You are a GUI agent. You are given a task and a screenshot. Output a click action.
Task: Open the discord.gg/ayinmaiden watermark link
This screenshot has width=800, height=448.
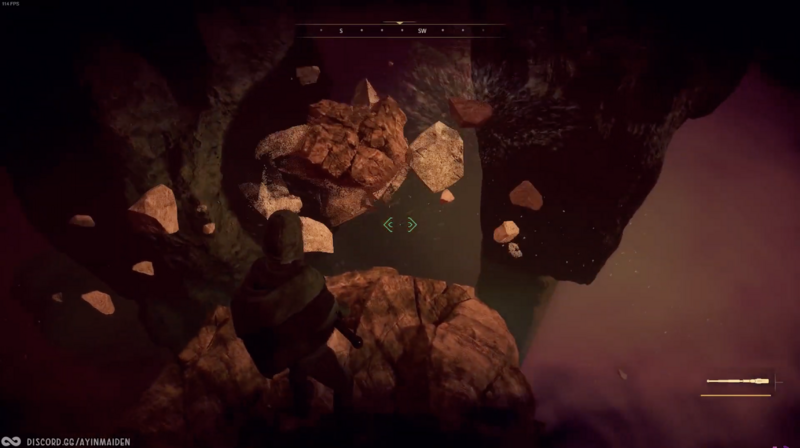78,440
